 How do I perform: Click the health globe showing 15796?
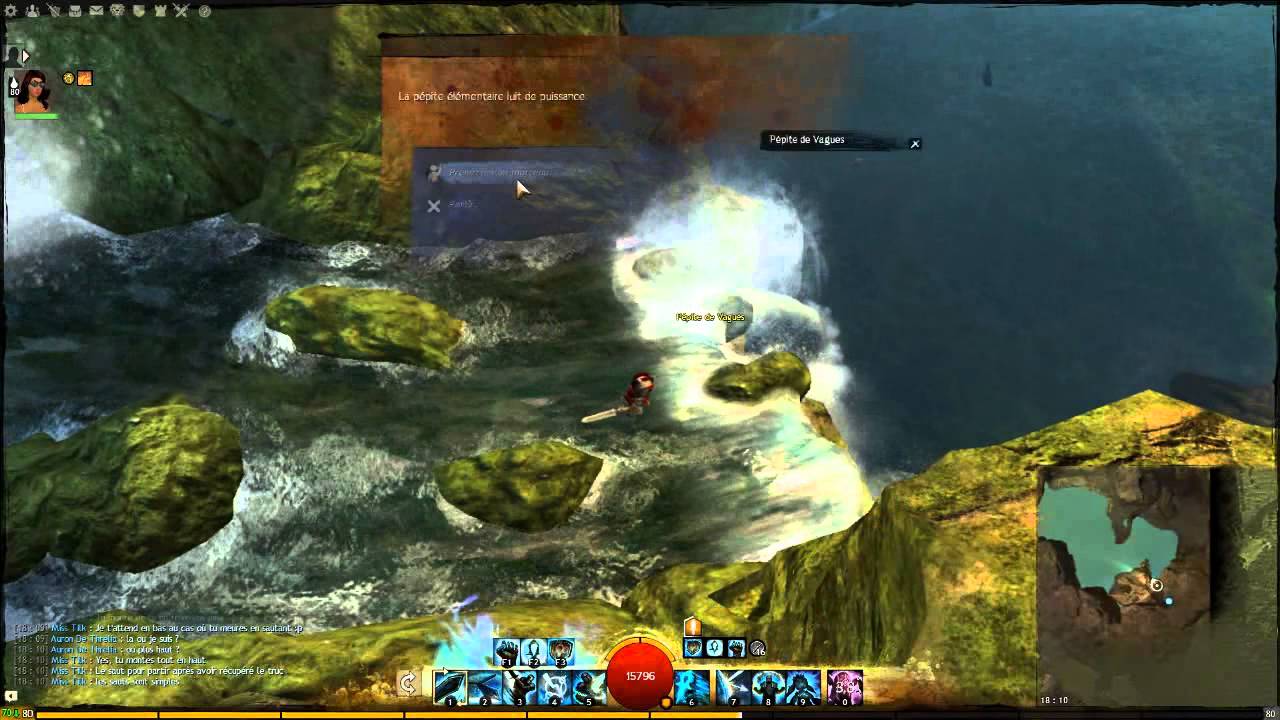641,676
